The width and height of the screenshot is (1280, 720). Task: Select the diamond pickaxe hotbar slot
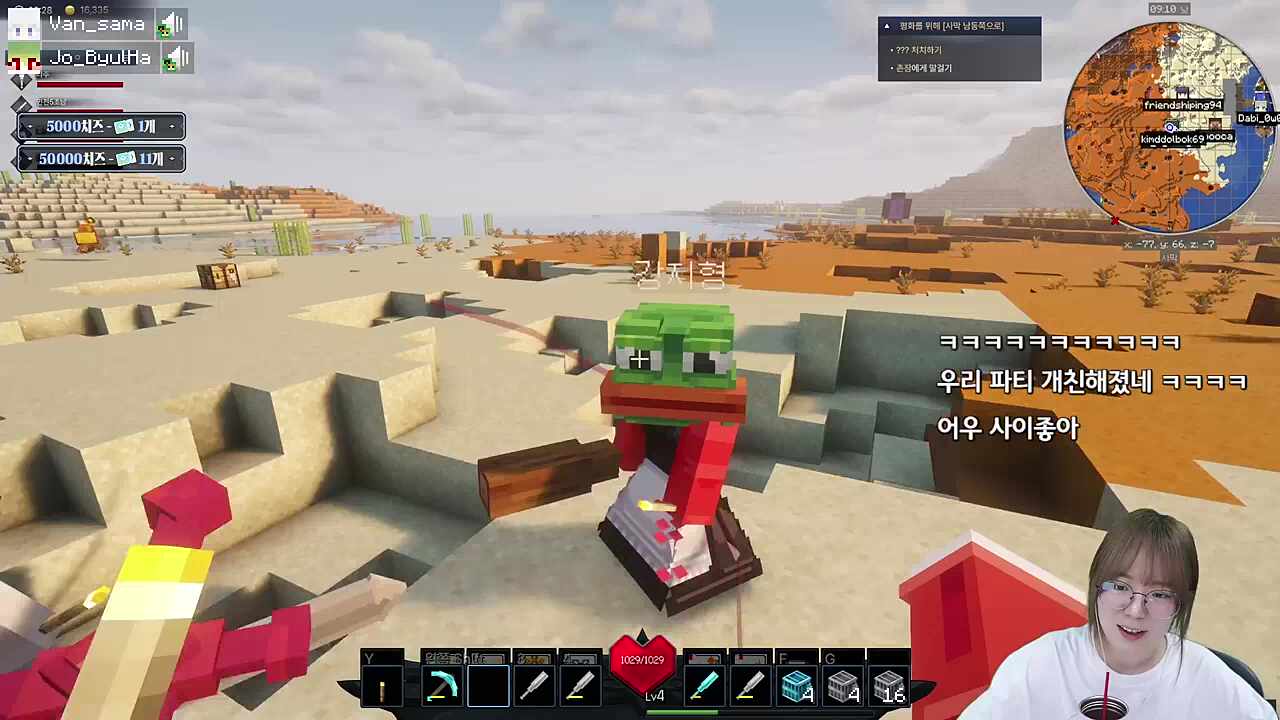click(x=440, y=687)
